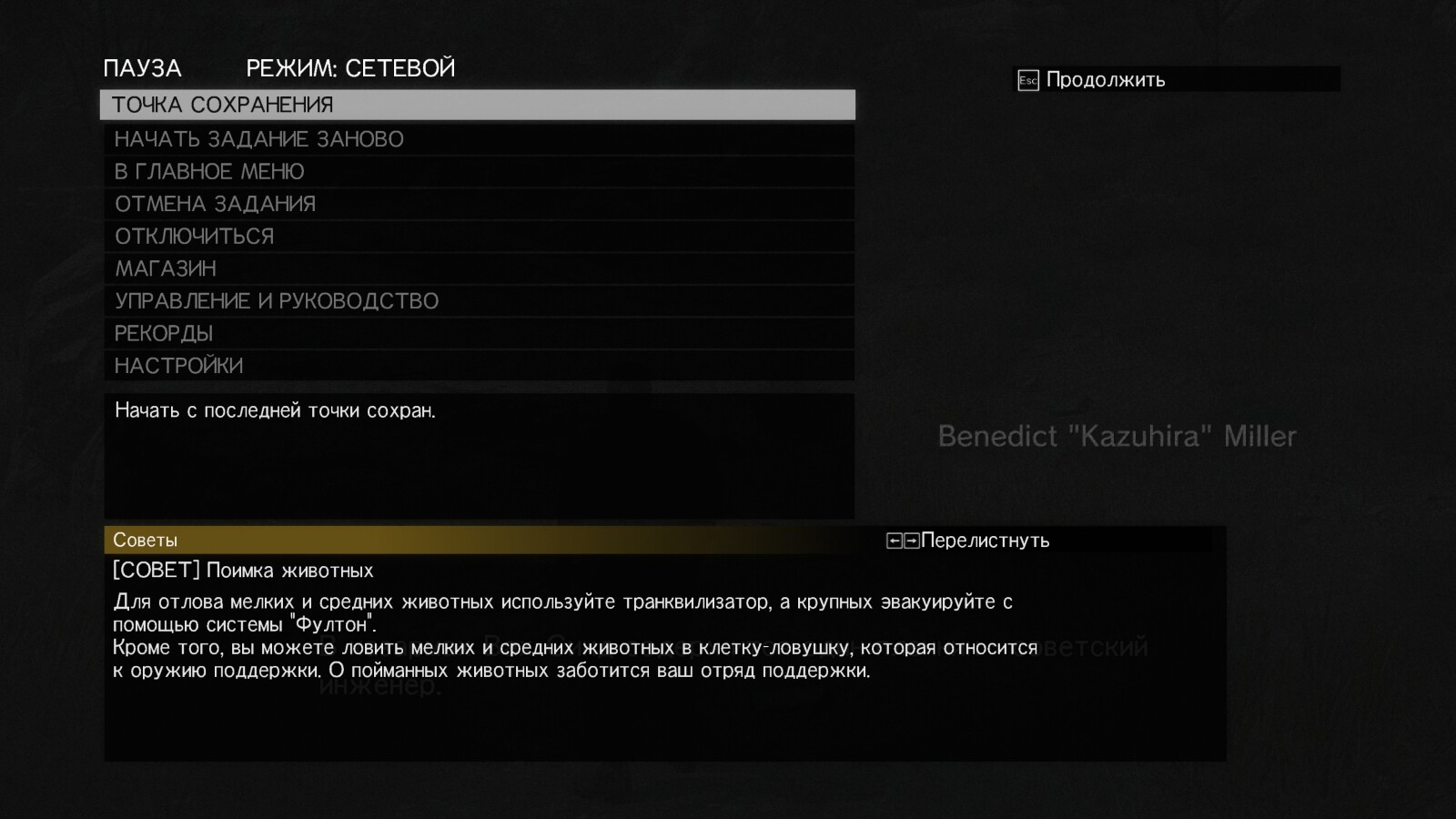Image resolution: width=1456 pixels, height=819 pixels.
Task: Choose НАЧАТЬ ЗАДАНИЕ ЗАНОВО to restart mission
Action: pyautogui.click(x=259, y=138)
